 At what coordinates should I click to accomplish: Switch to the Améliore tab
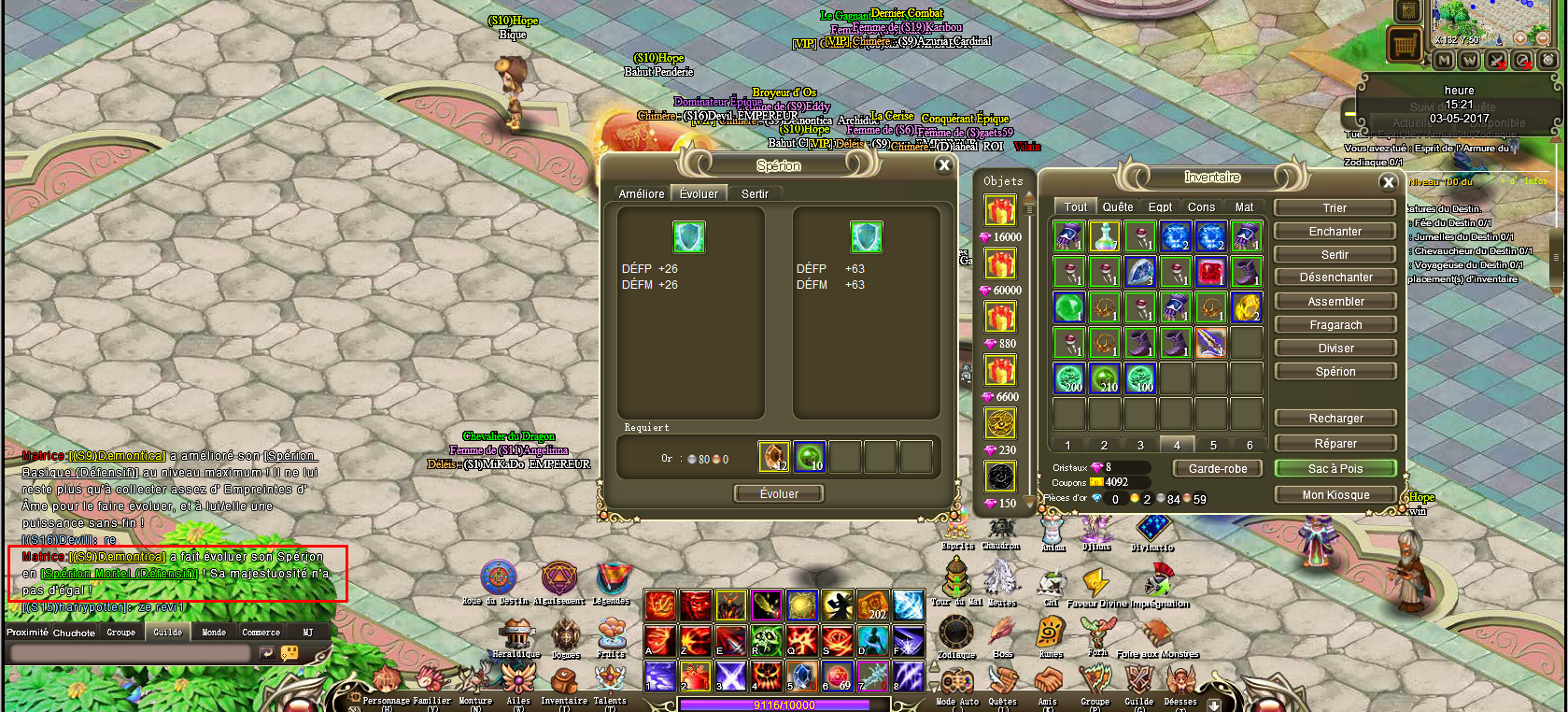[642, 193]
